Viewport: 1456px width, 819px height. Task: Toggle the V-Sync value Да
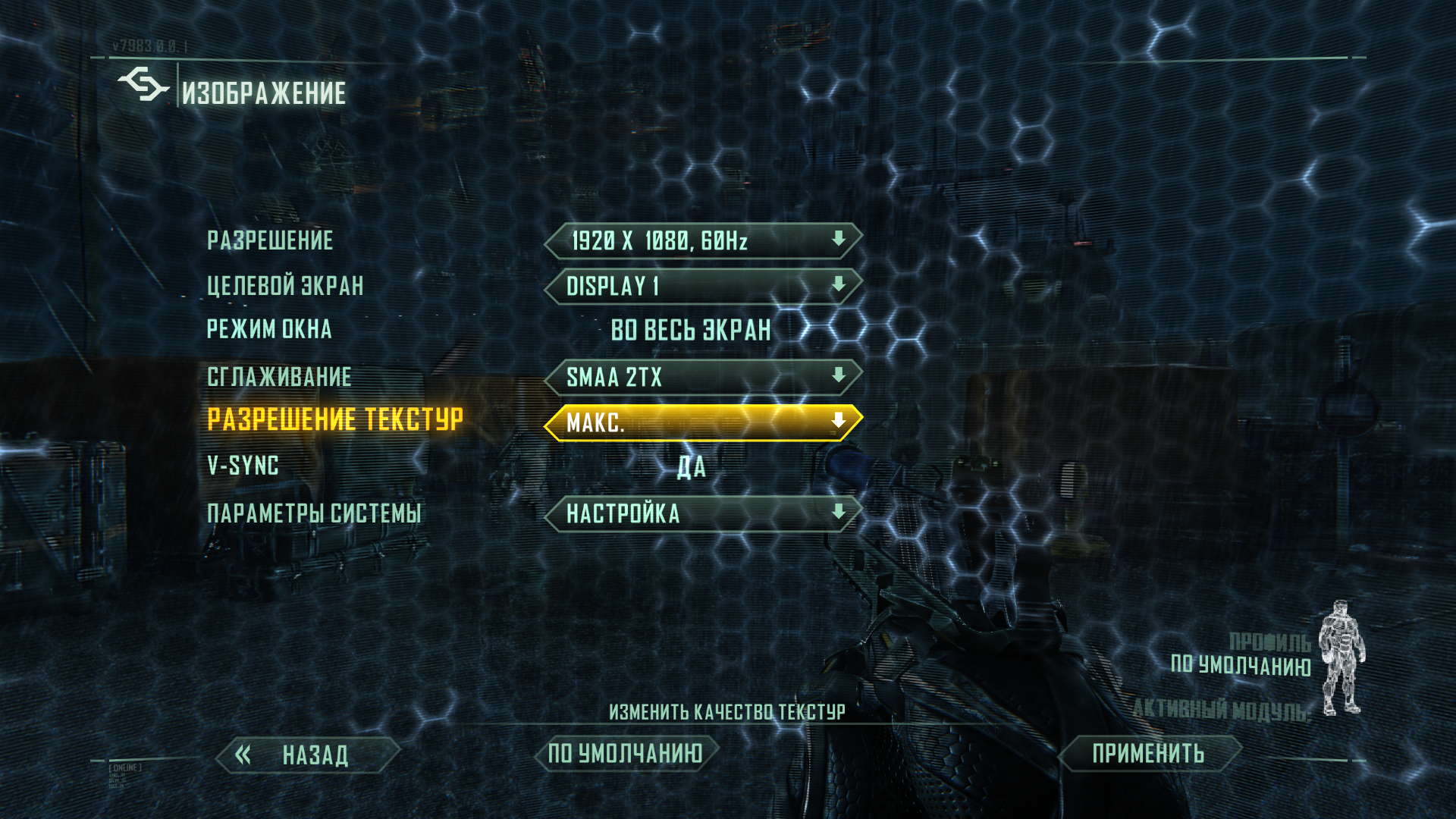691,467
